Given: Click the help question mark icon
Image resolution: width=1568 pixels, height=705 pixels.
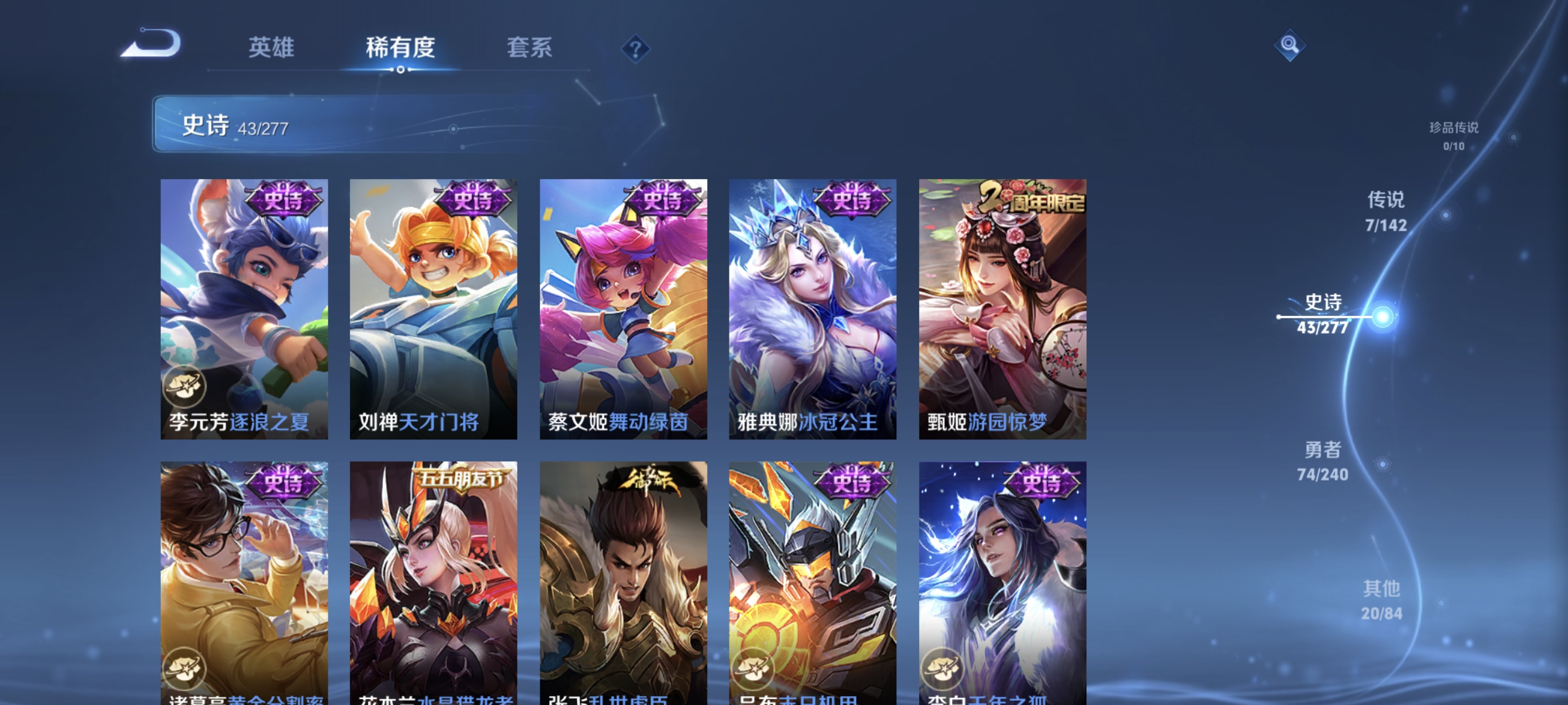Looking at the screenshot, I should pos(635,49).
